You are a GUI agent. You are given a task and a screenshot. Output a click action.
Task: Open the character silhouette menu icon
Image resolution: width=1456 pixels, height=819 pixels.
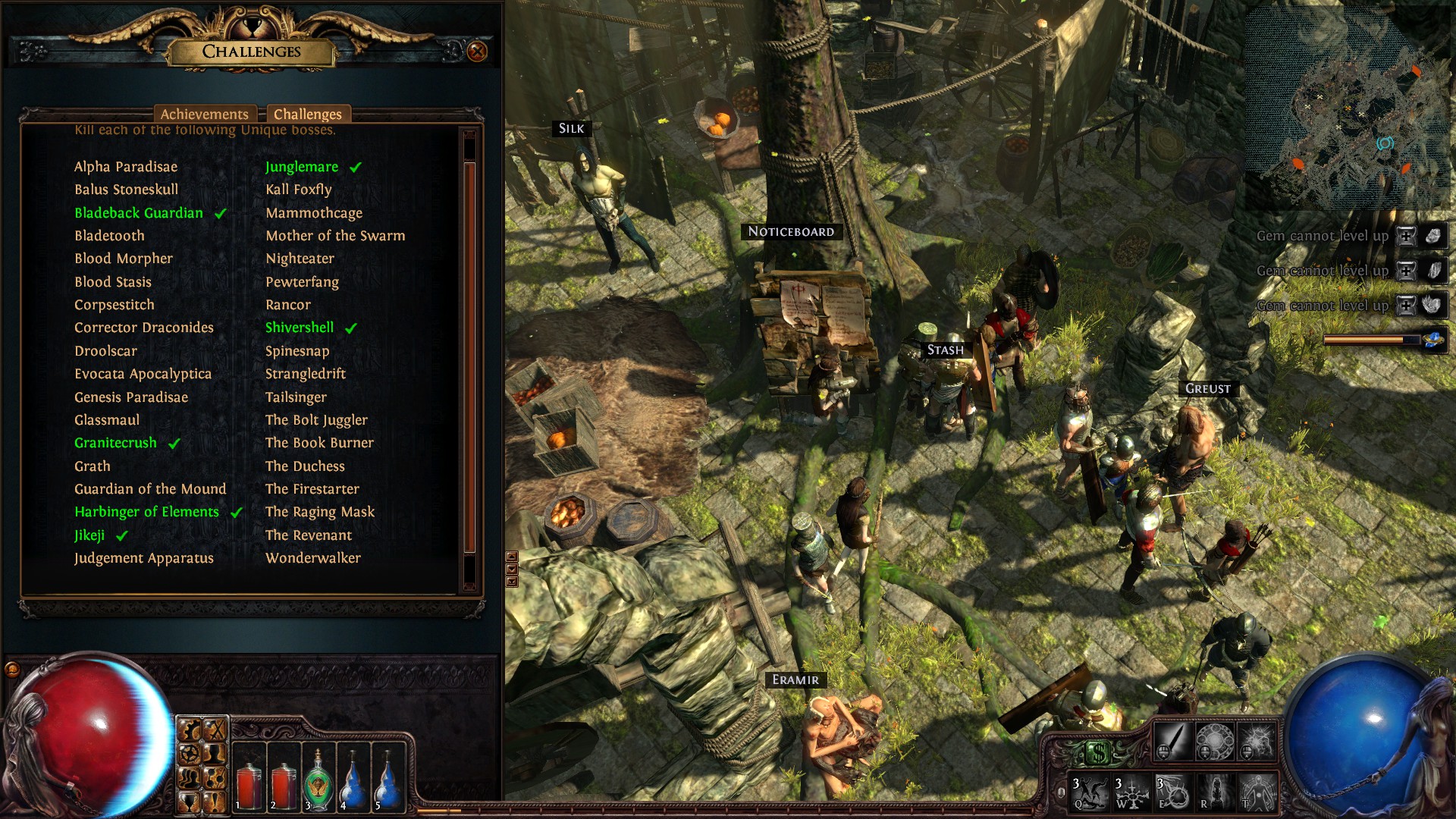[215, 753]
